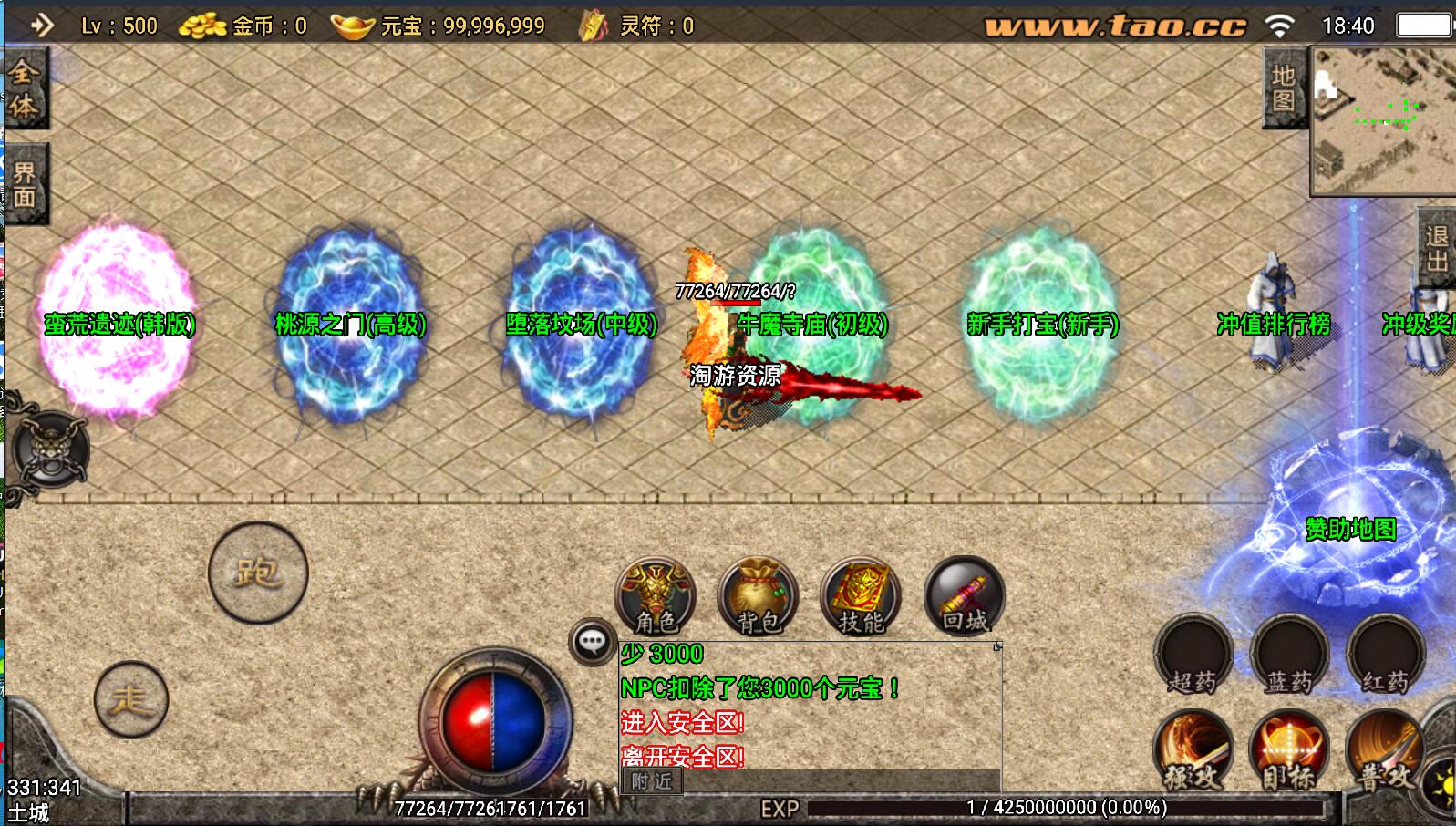1456x826 pixels.
Task: Toggle the 跑 run mode button
Action: pos(258,573)
